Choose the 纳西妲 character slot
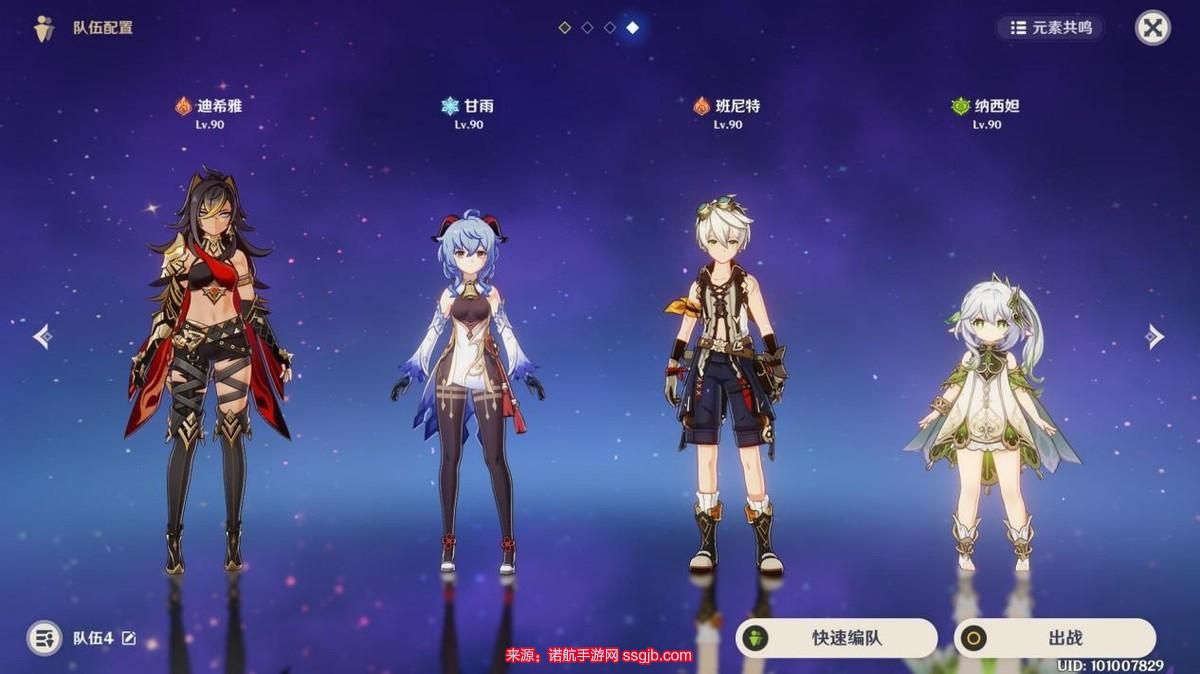This screenshot has height=674, width=1200. click(x=986, y=420)
